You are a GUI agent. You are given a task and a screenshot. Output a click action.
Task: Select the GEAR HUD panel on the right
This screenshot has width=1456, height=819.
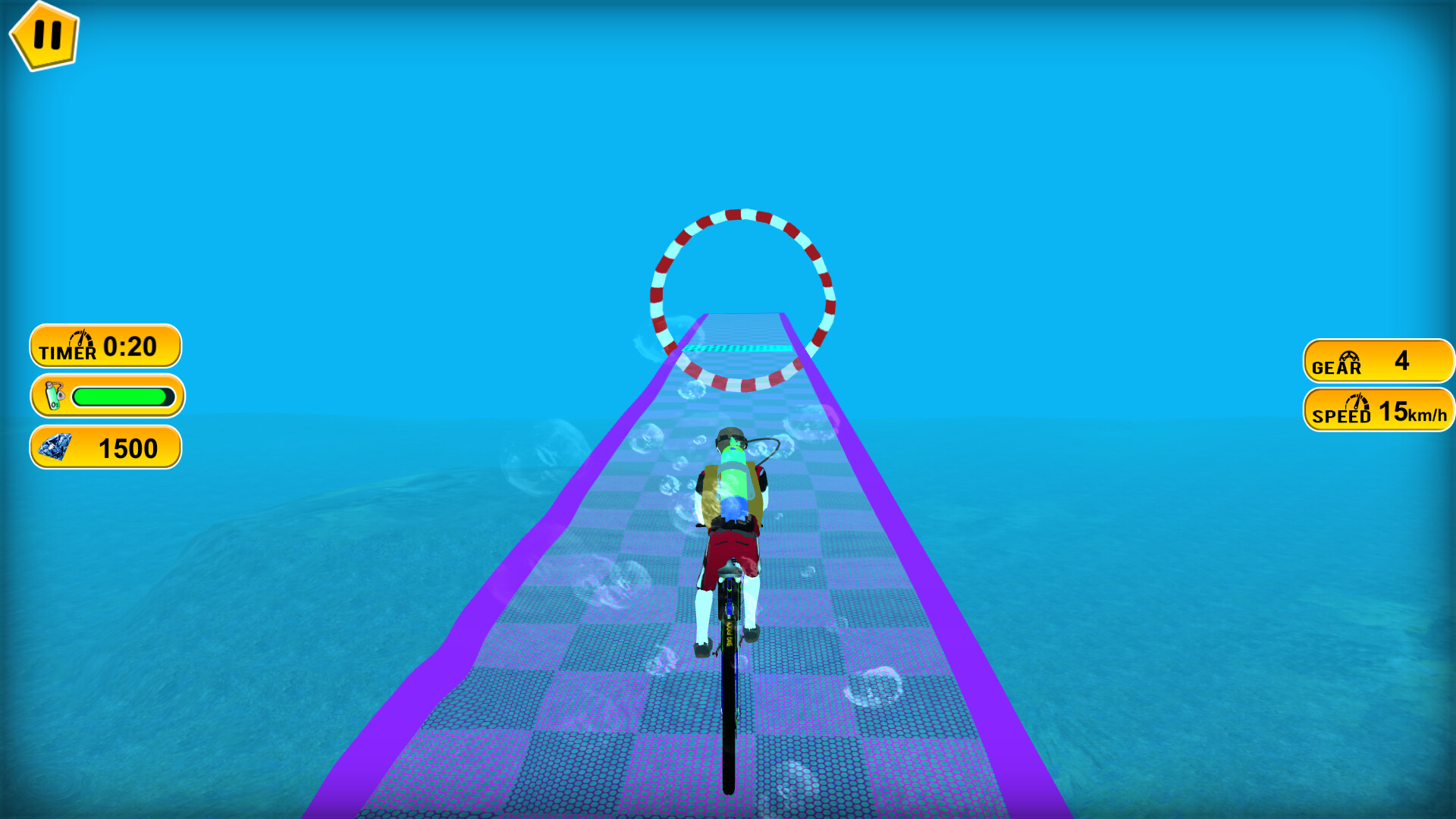pyautogui.click(x=1378, y=362)
